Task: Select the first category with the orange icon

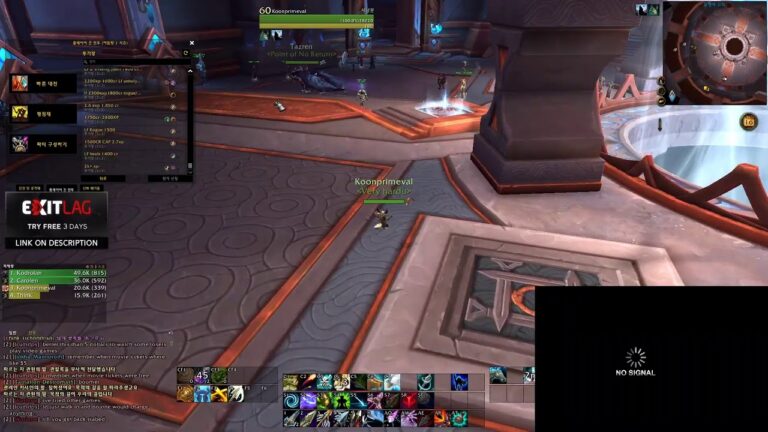Action: click(x=20, y=83)
